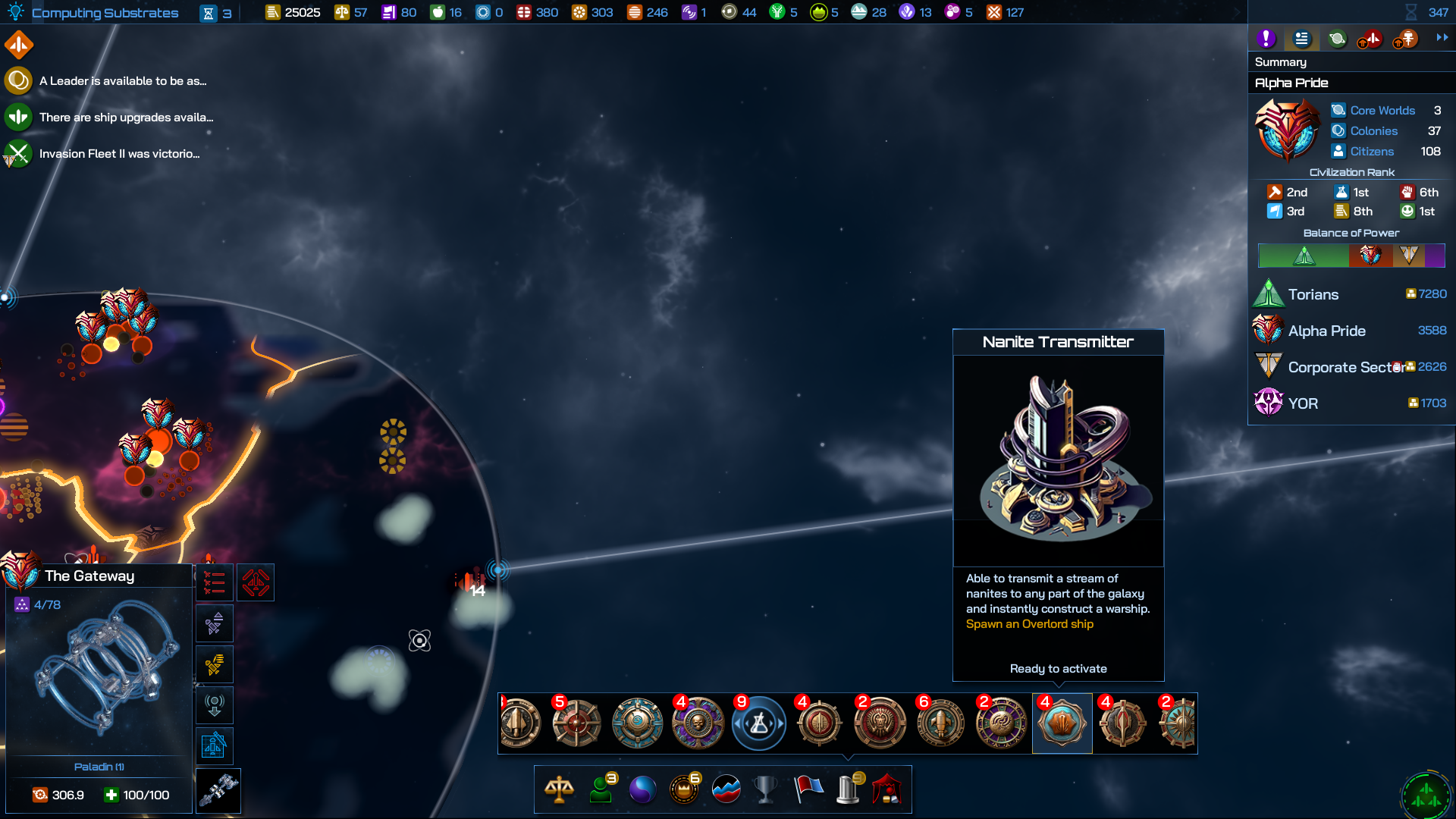
Task: Click the blue research flask button
Action: click(x=758, y=723)
